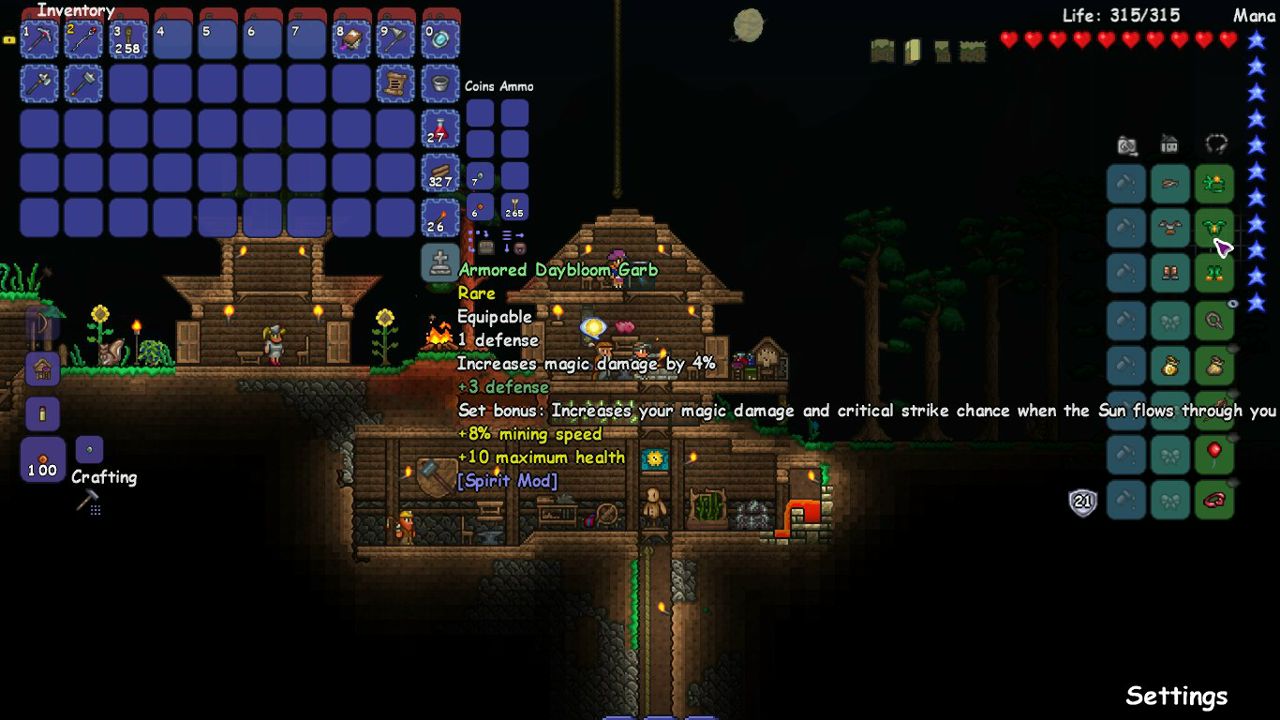Click the Quick Stack to Nearby Chests icon
Screen dimensions: 1280x720
486,244
